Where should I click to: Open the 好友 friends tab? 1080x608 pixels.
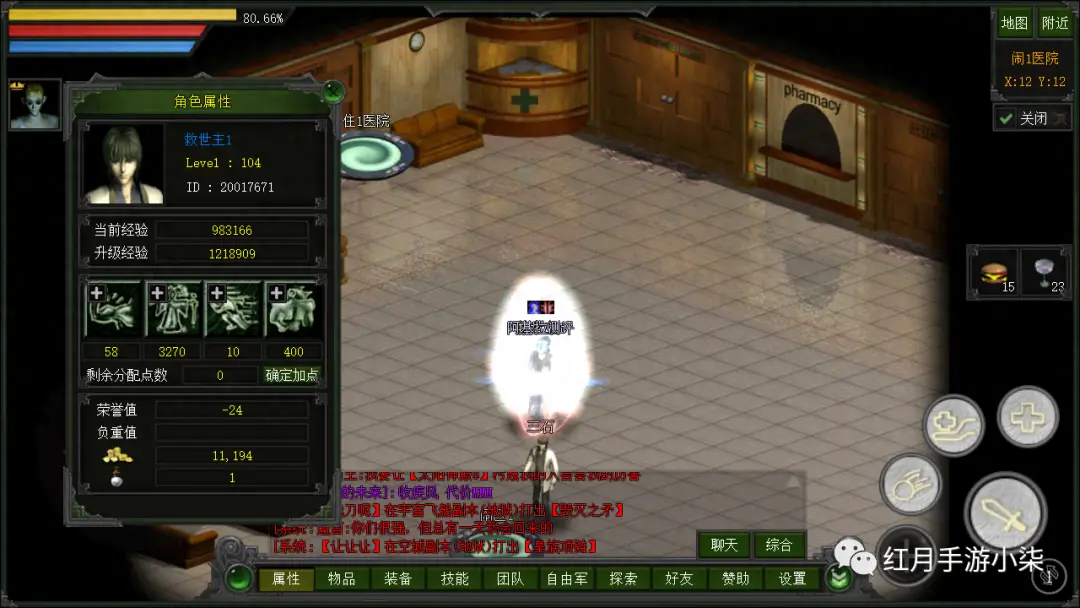(x=679, y=579)
